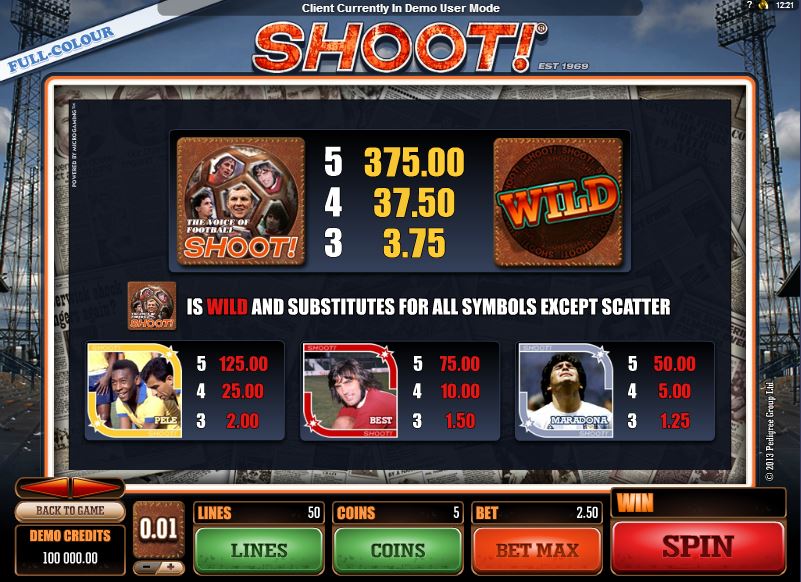The image size is (801, 582).
Task: Go to the next paytable page
Action: (x=95, y=488)
